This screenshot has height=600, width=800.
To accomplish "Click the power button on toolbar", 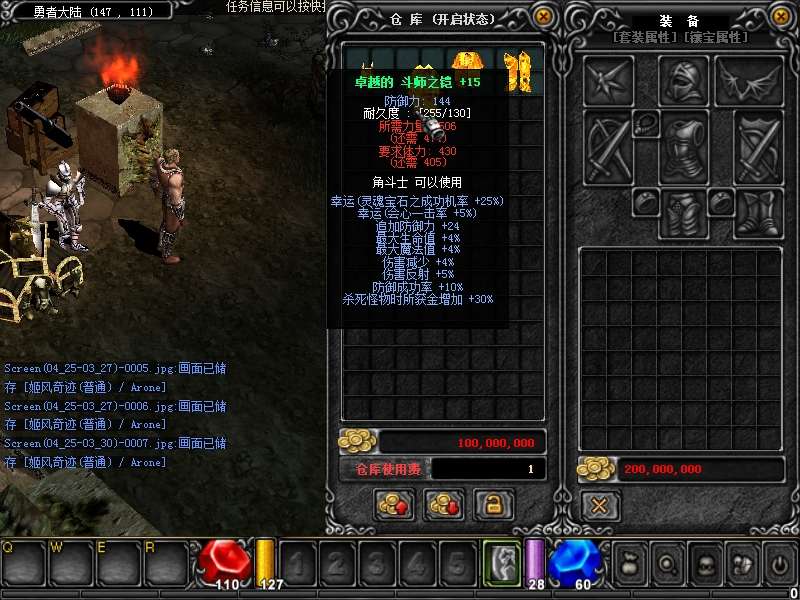I will (x=780, y=564).
